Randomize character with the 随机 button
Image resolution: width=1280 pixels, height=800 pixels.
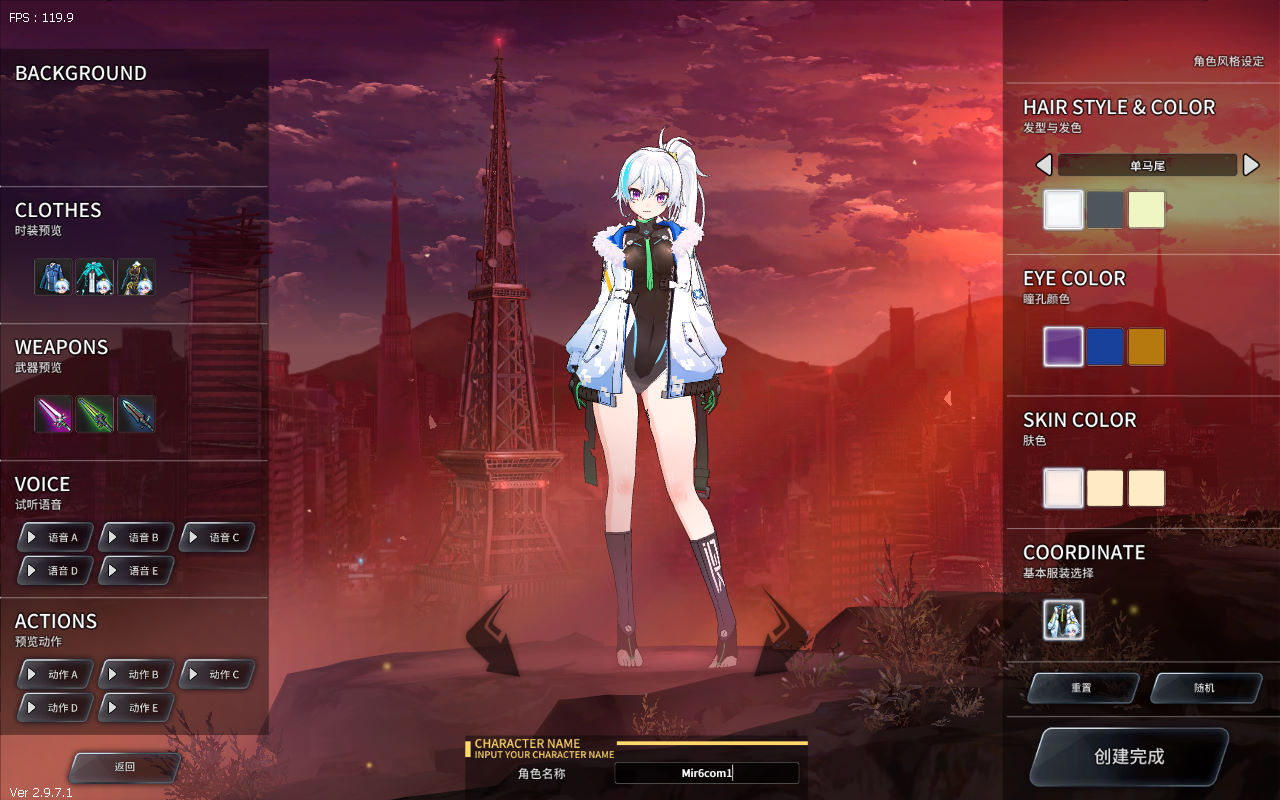(1204, 688)
